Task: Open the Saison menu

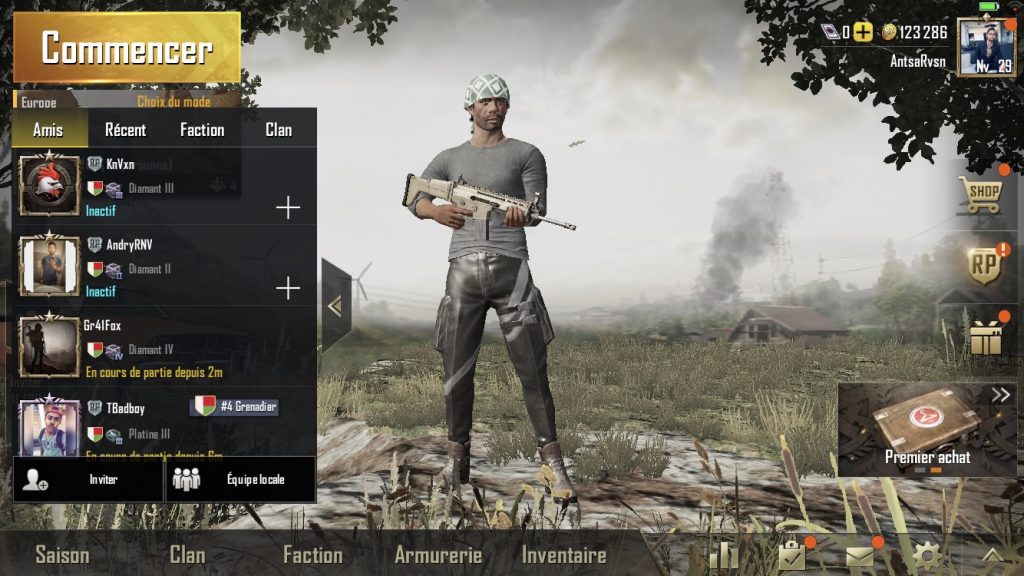Action: (62, 555)
